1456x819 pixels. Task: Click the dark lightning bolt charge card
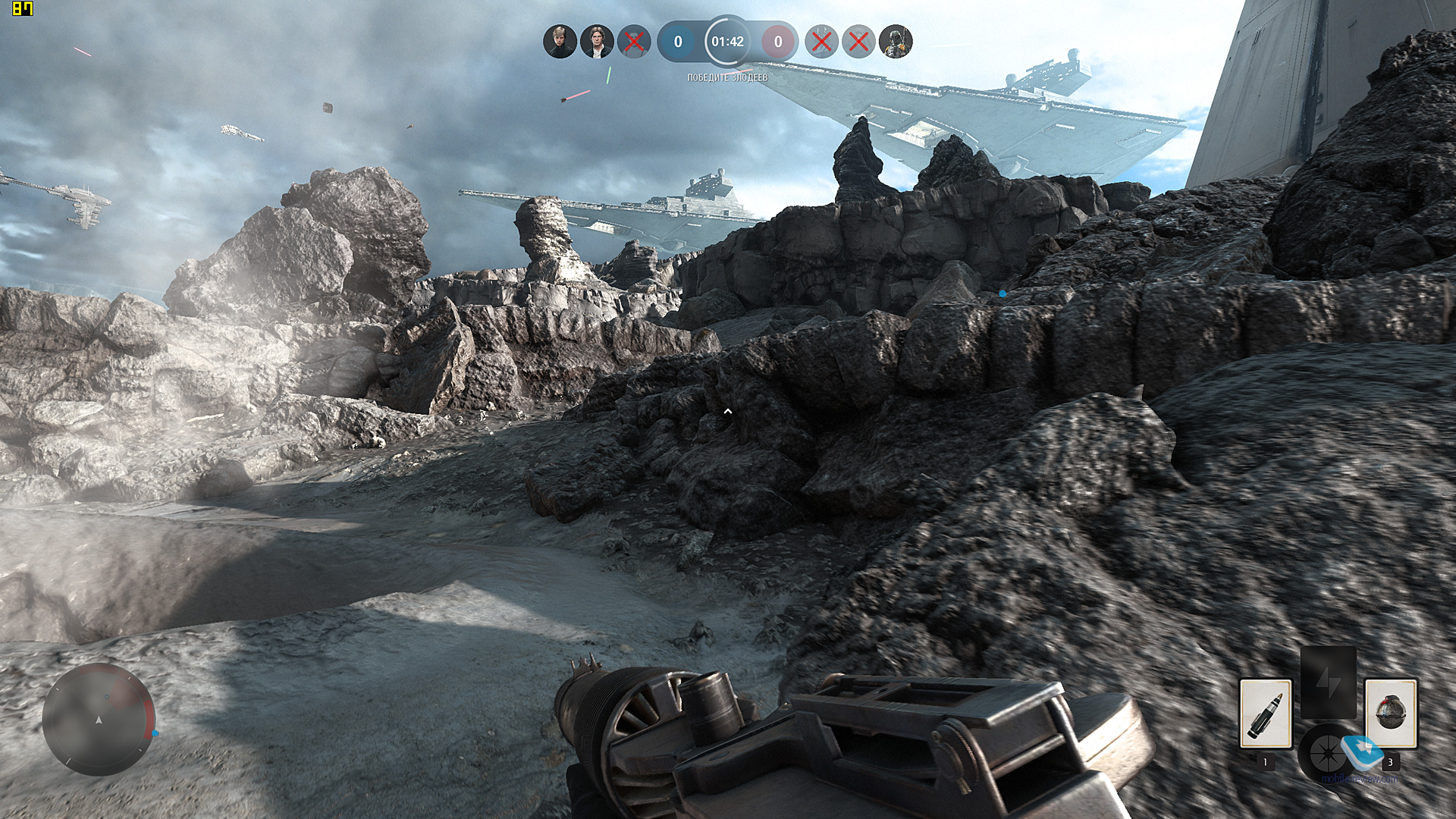click(1328, 682)
